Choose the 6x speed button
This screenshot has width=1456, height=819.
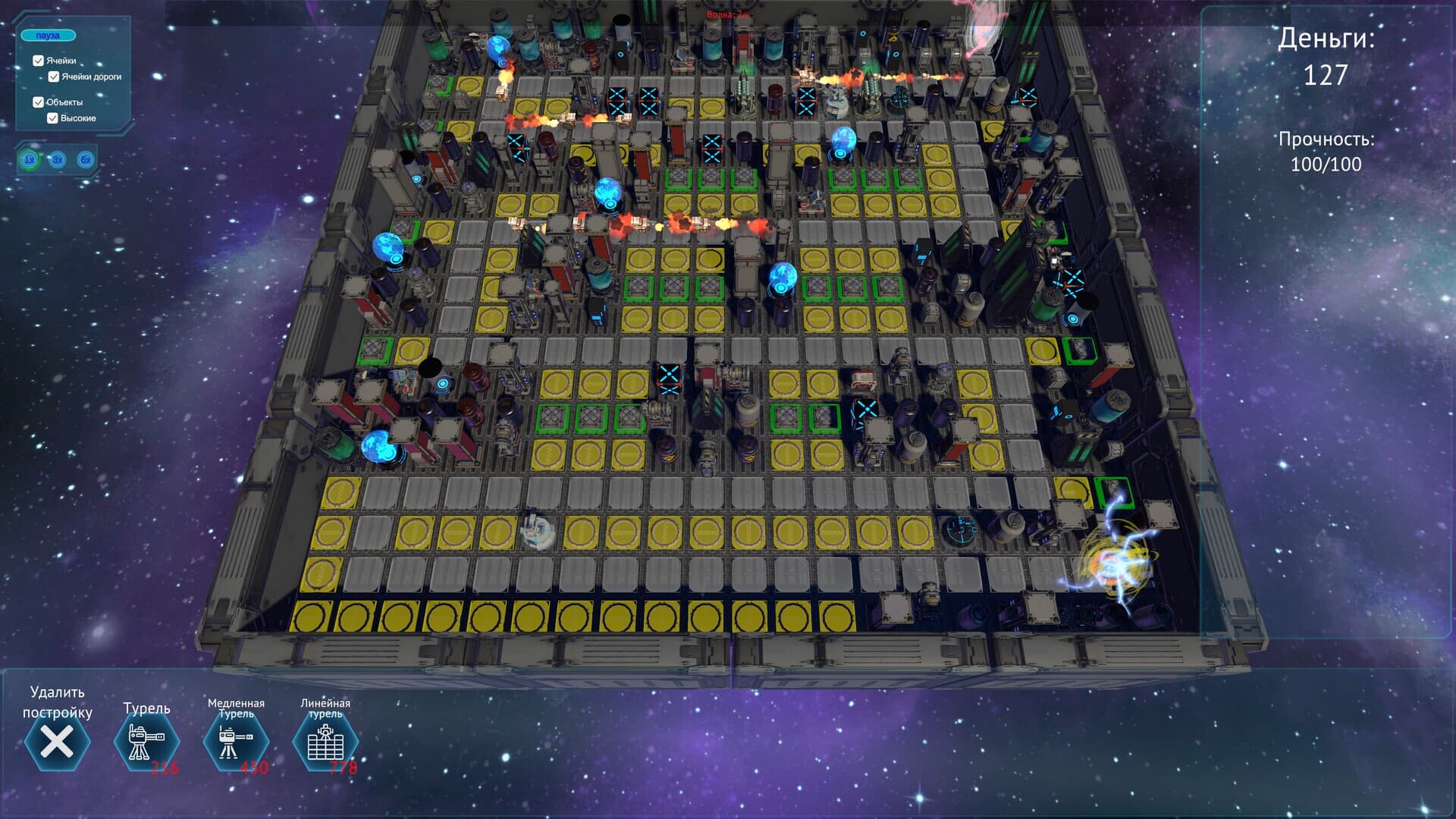(x=86, y=160)
